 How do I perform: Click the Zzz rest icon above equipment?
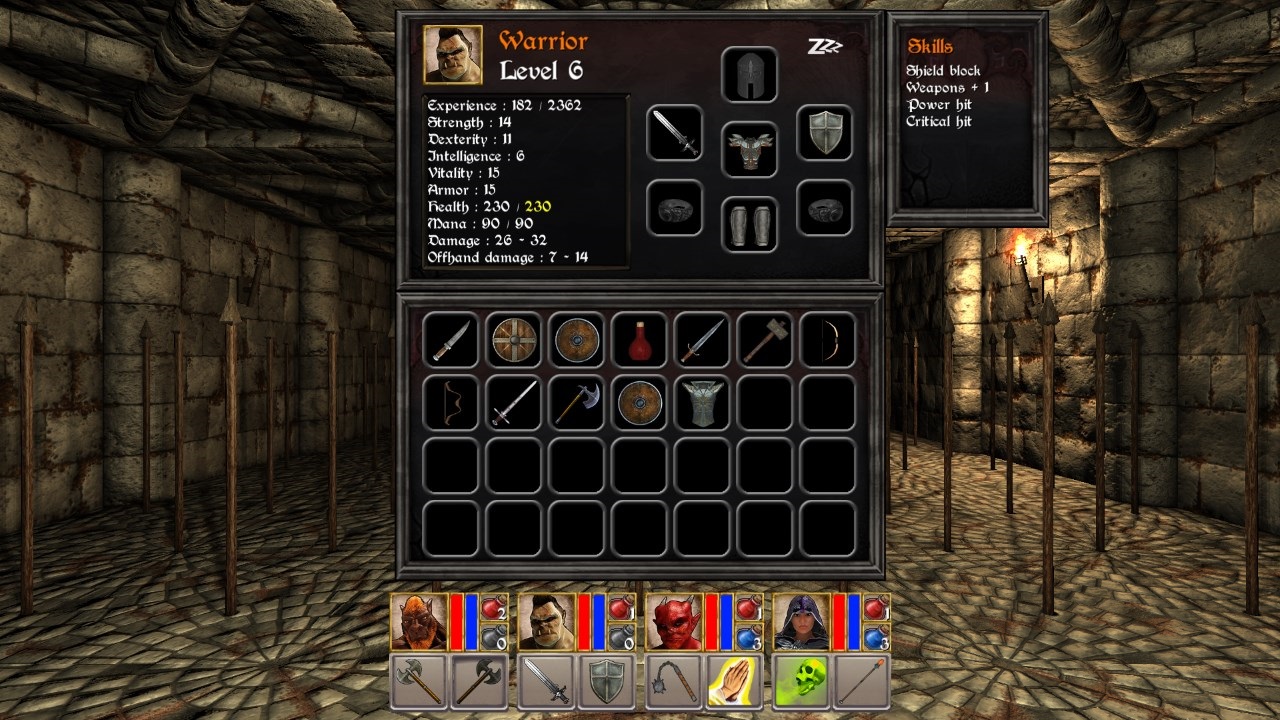coord(825,45)
